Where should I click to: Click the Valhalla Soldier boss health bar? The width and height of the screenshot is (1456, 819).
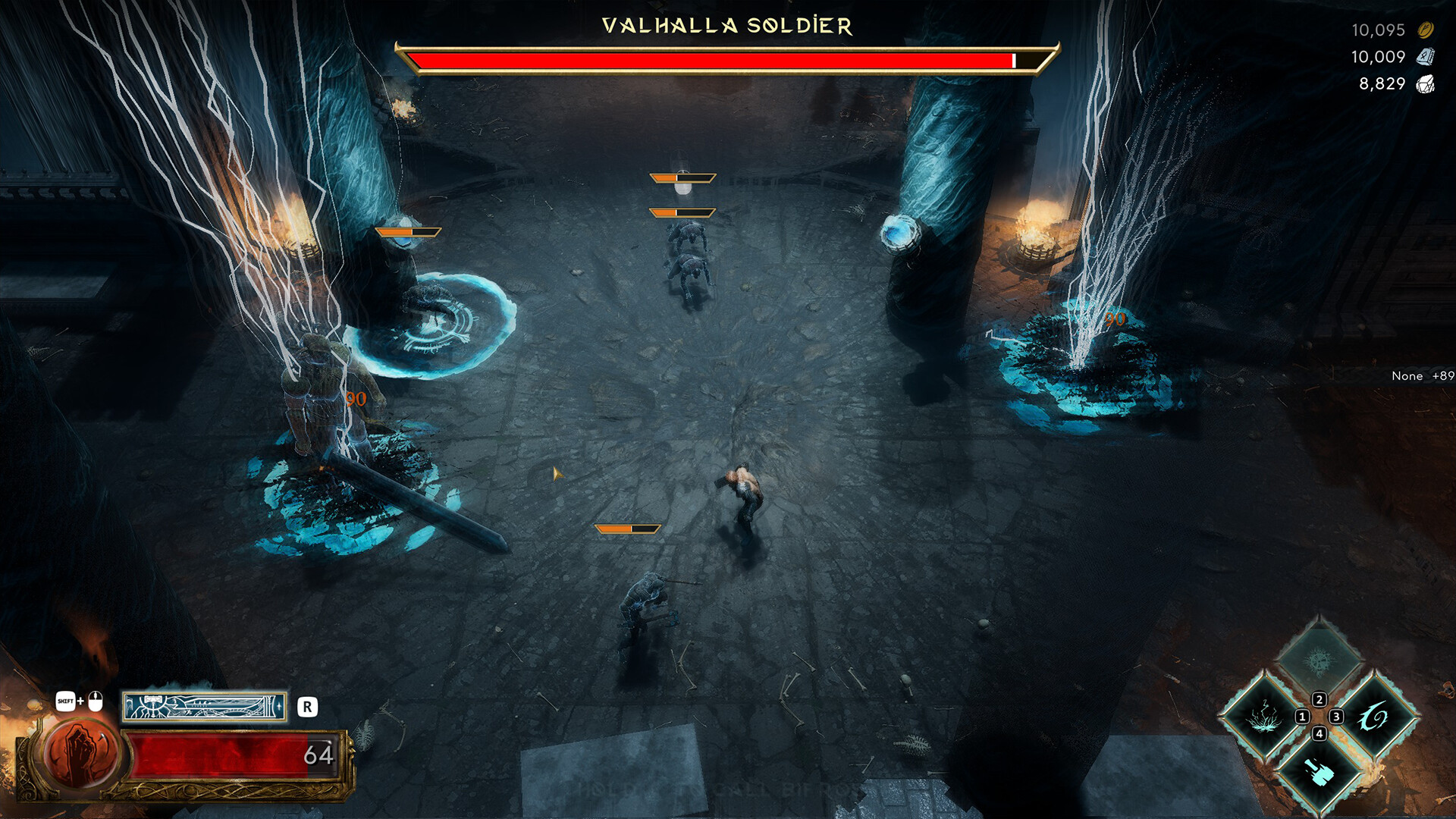point(724,61)
